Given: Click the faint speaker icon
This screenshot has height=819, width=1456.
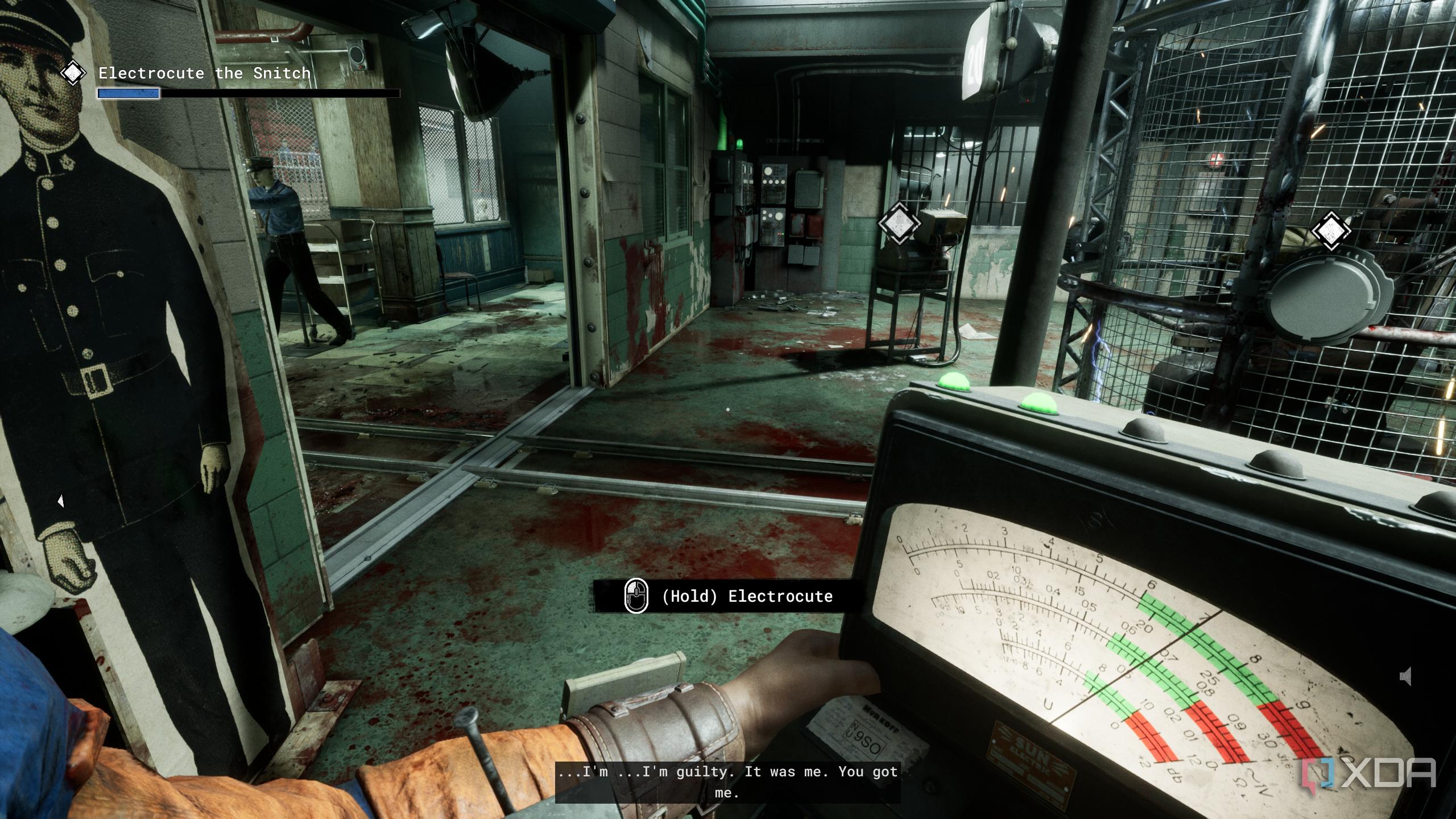Looking at the screenshot, I should pos(1406,676).
